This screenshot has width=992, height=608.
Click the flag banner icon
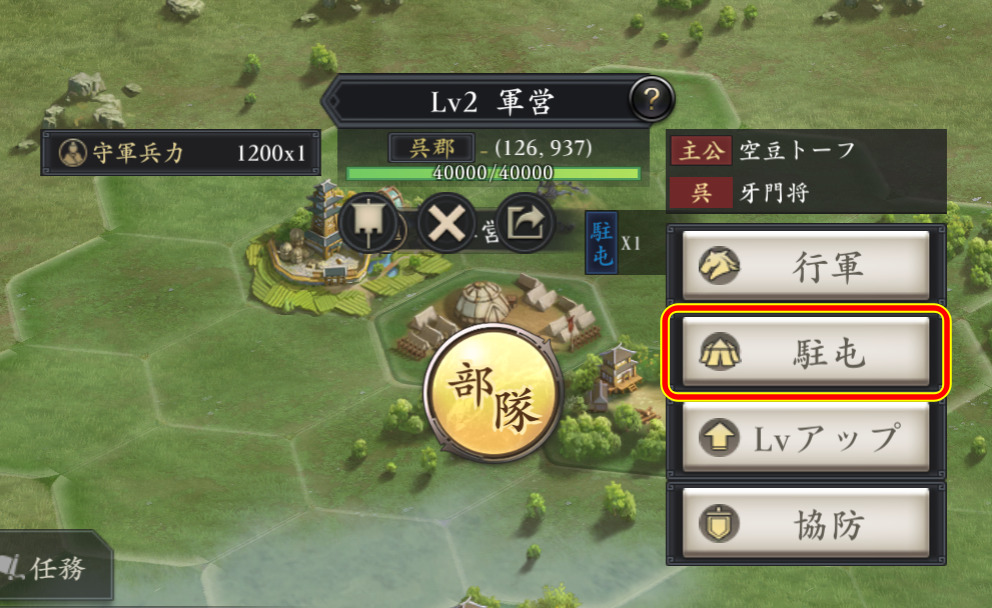[x=369, y=222]
